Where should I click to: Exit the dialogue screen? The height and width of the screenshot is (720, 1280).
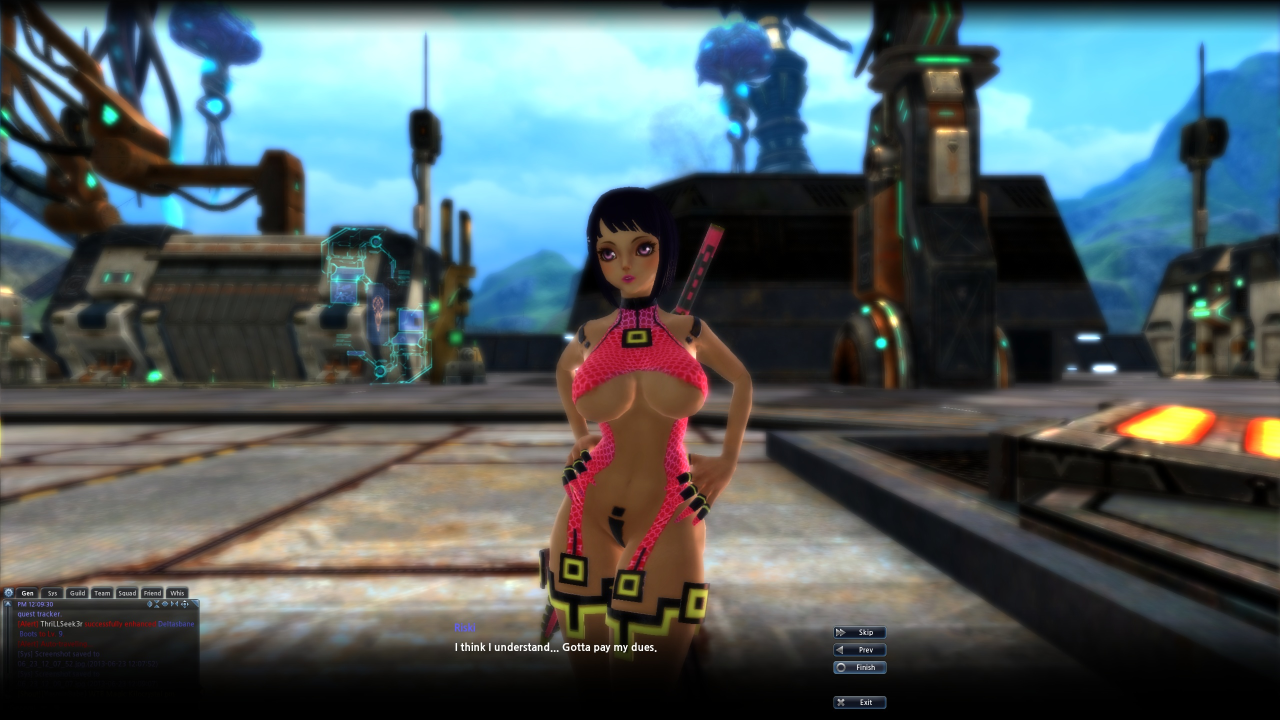click(x=860, y=702)
